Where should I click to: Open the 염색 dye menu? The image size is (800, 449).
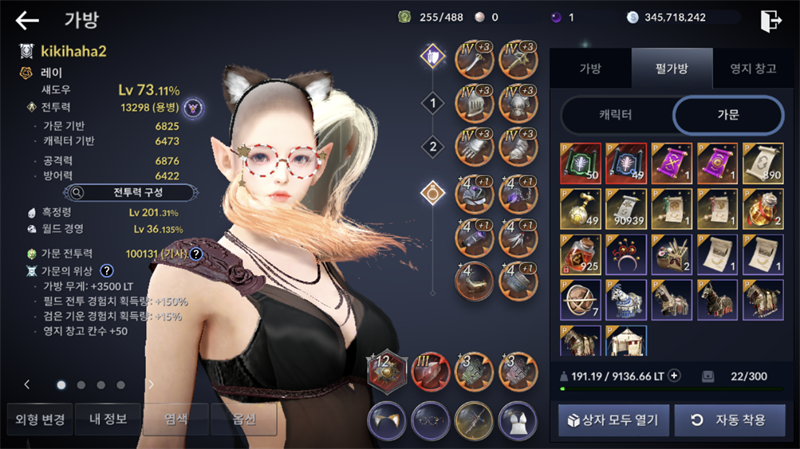[176, 419]
